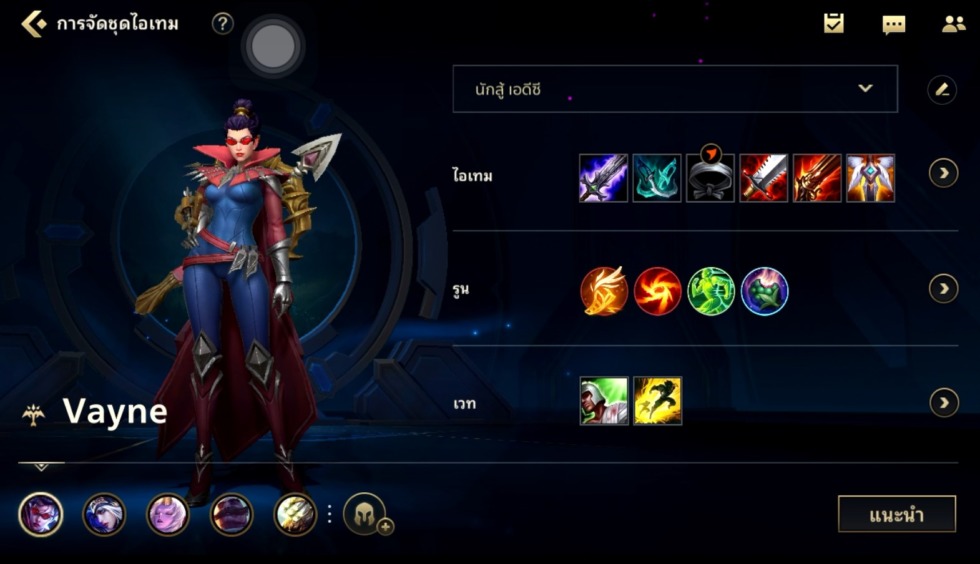Open the clipboard checklist icon
This screenshot has height=564, width=980.
pos(833,24)
